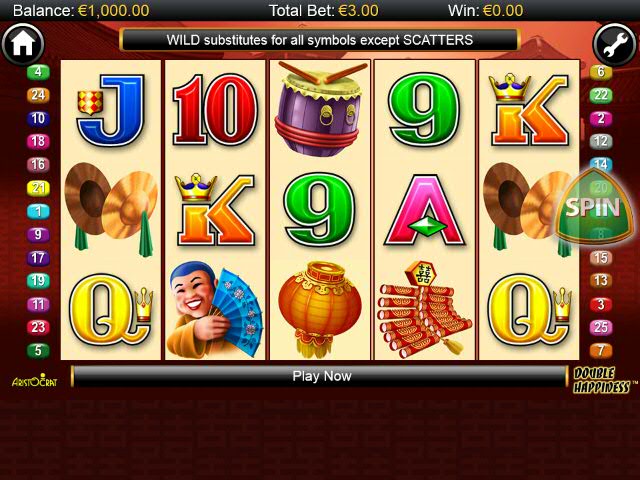Highlight payline number 15

[x=601, y=257]
